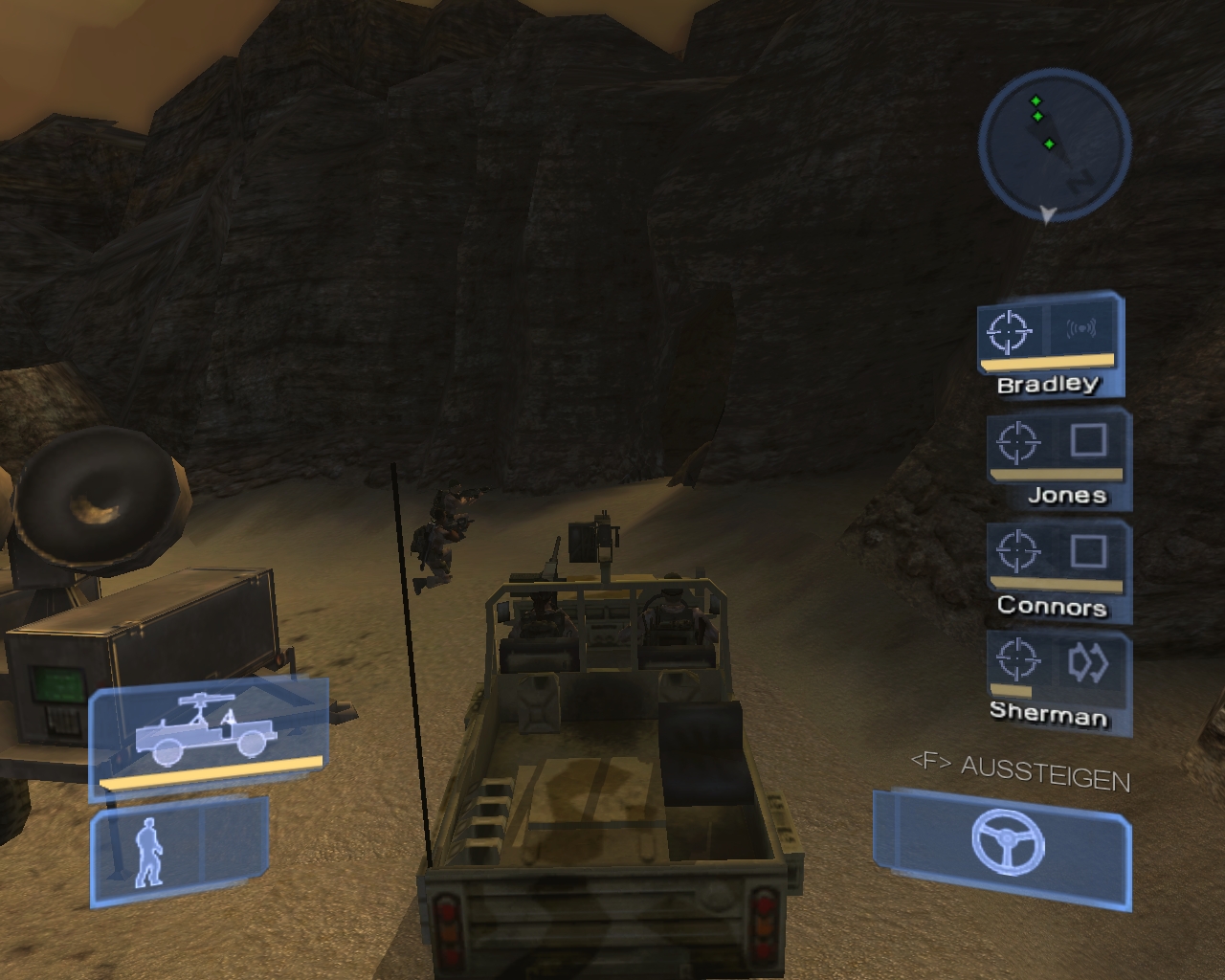This screenshot has width=1225, height=980.
Task: Click Sherman's double-arrow order icon
Action: tap(1087, 661)
